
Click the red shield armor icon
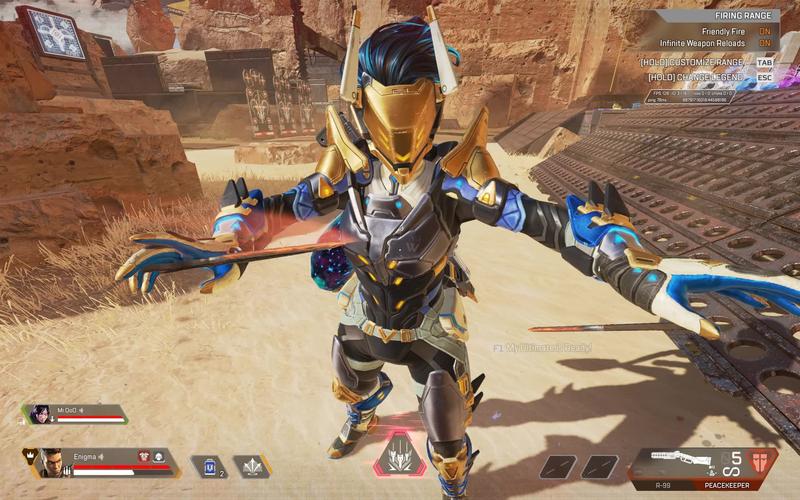point(761,463)
